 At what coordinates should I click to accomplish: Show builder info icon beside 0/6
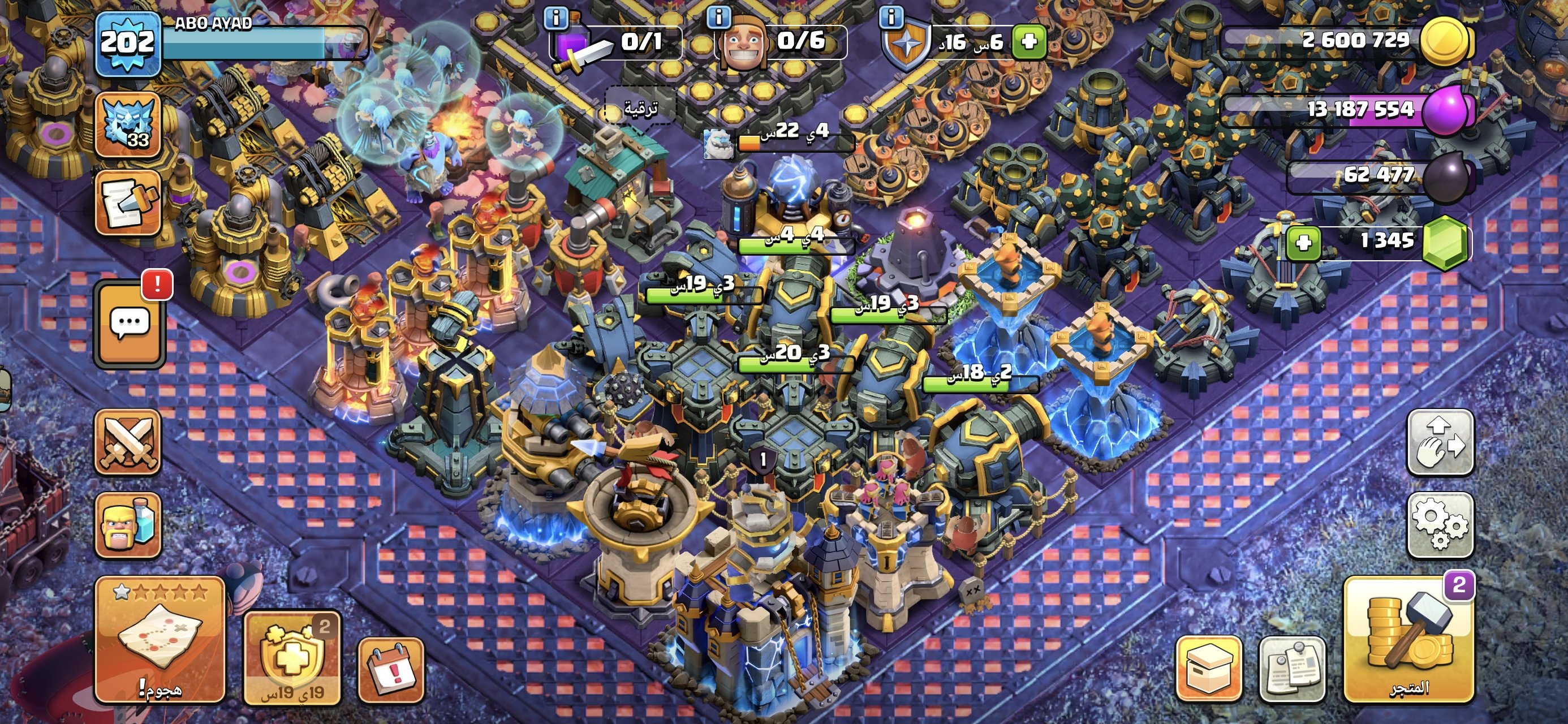point(718,17)
